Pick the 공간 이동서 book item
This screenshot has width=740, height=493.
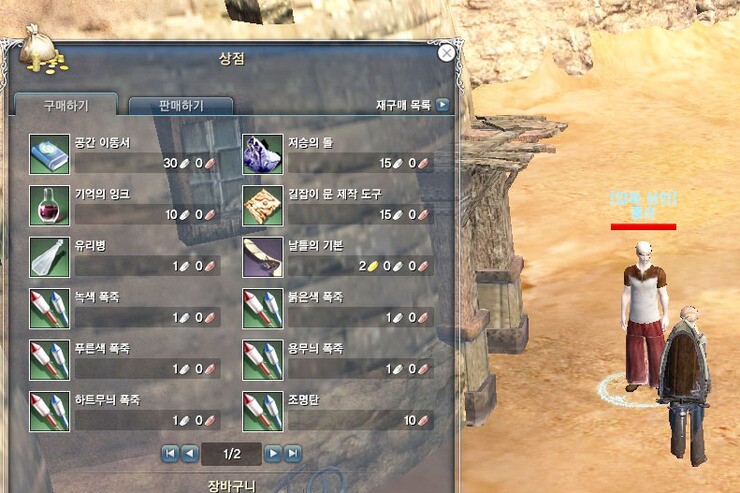(x=48, y=153)
